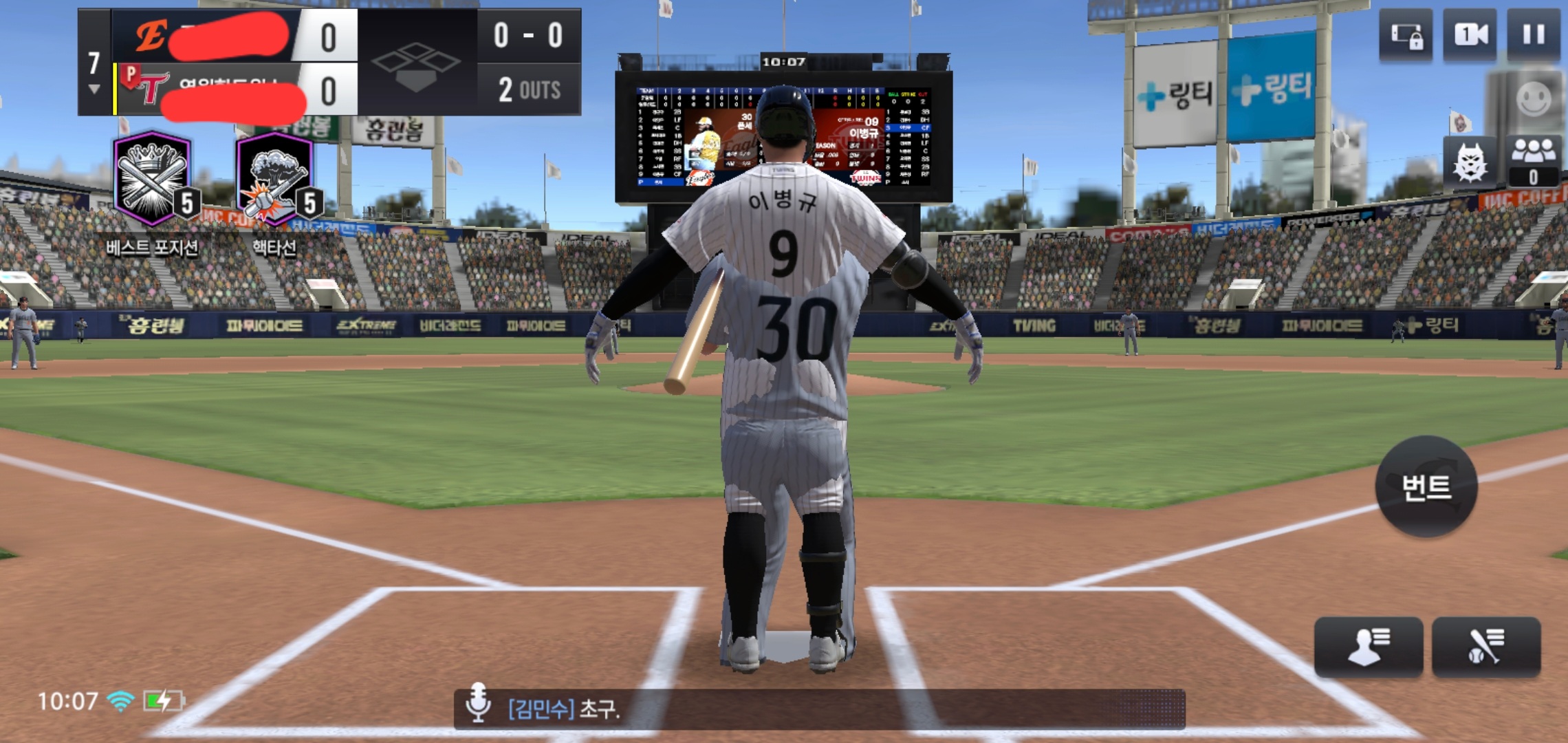The width and height of the screenshot is (1568, 743).
Task: Toggle the screen rotation lock
Action: coord(1406,35)
